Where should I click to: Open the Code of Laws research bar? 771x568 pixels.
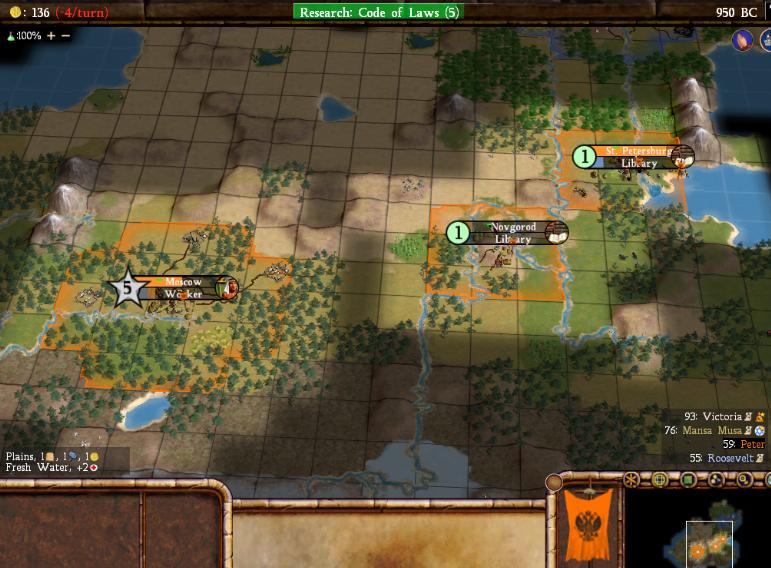378,12
